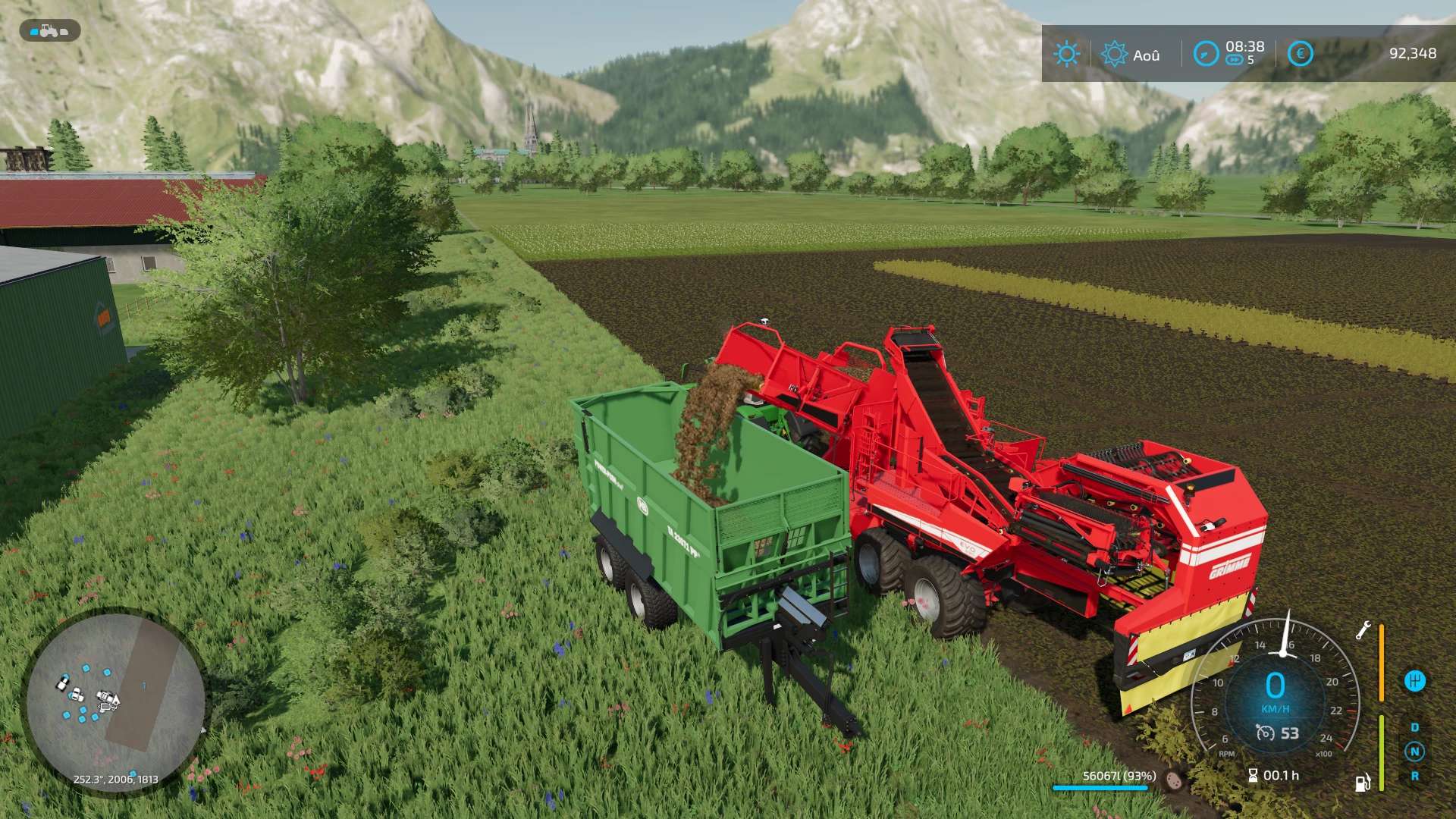
Task: Click the gearbox shifter icon
Action: [x=1414, y=680]
